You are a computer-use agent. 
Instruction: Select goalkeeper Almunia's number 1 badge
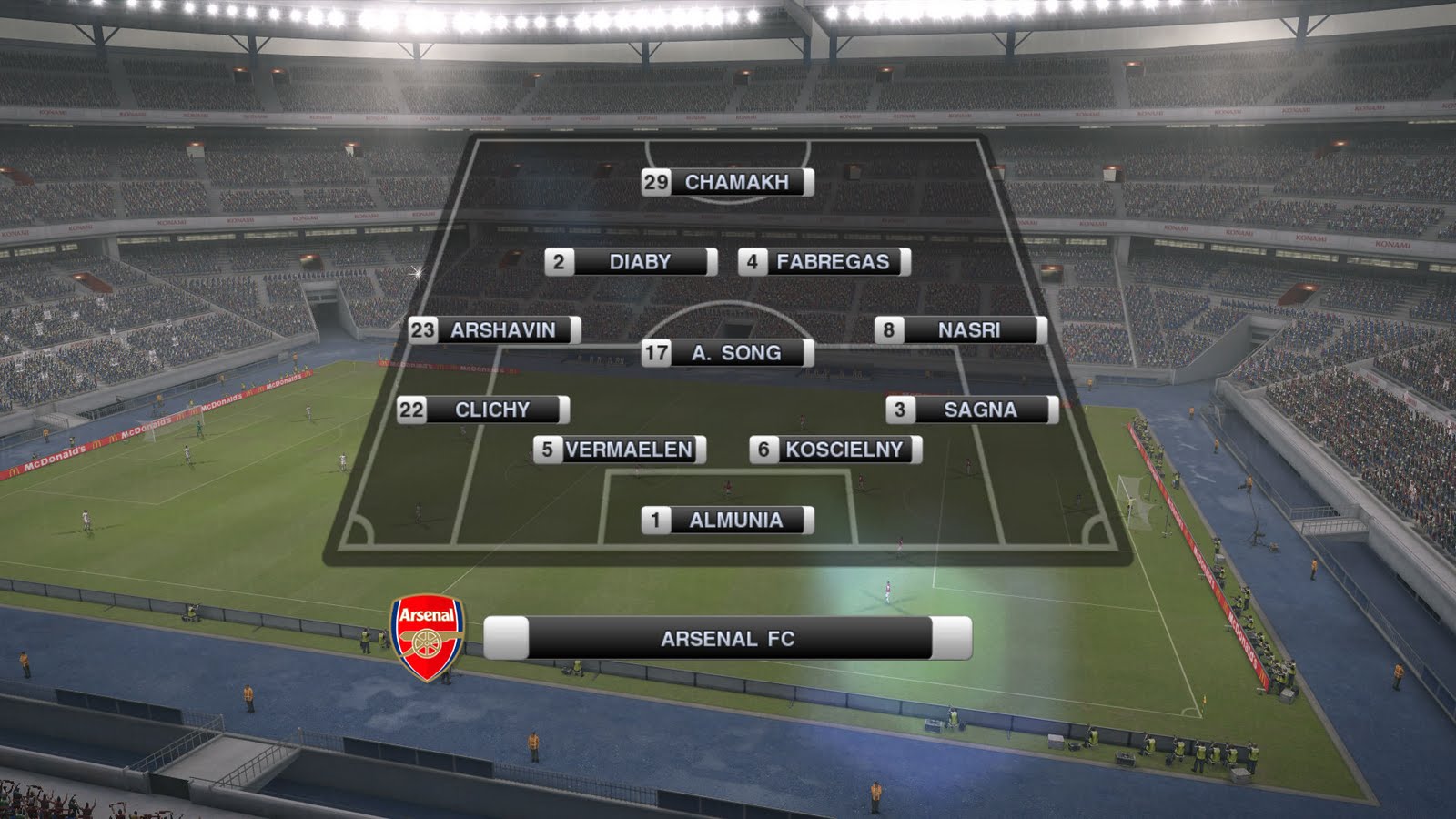[655, 521]
